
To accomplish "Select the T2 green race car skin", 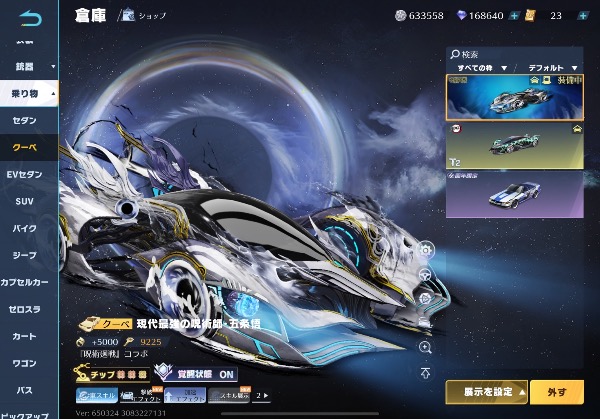I will 514,143.
